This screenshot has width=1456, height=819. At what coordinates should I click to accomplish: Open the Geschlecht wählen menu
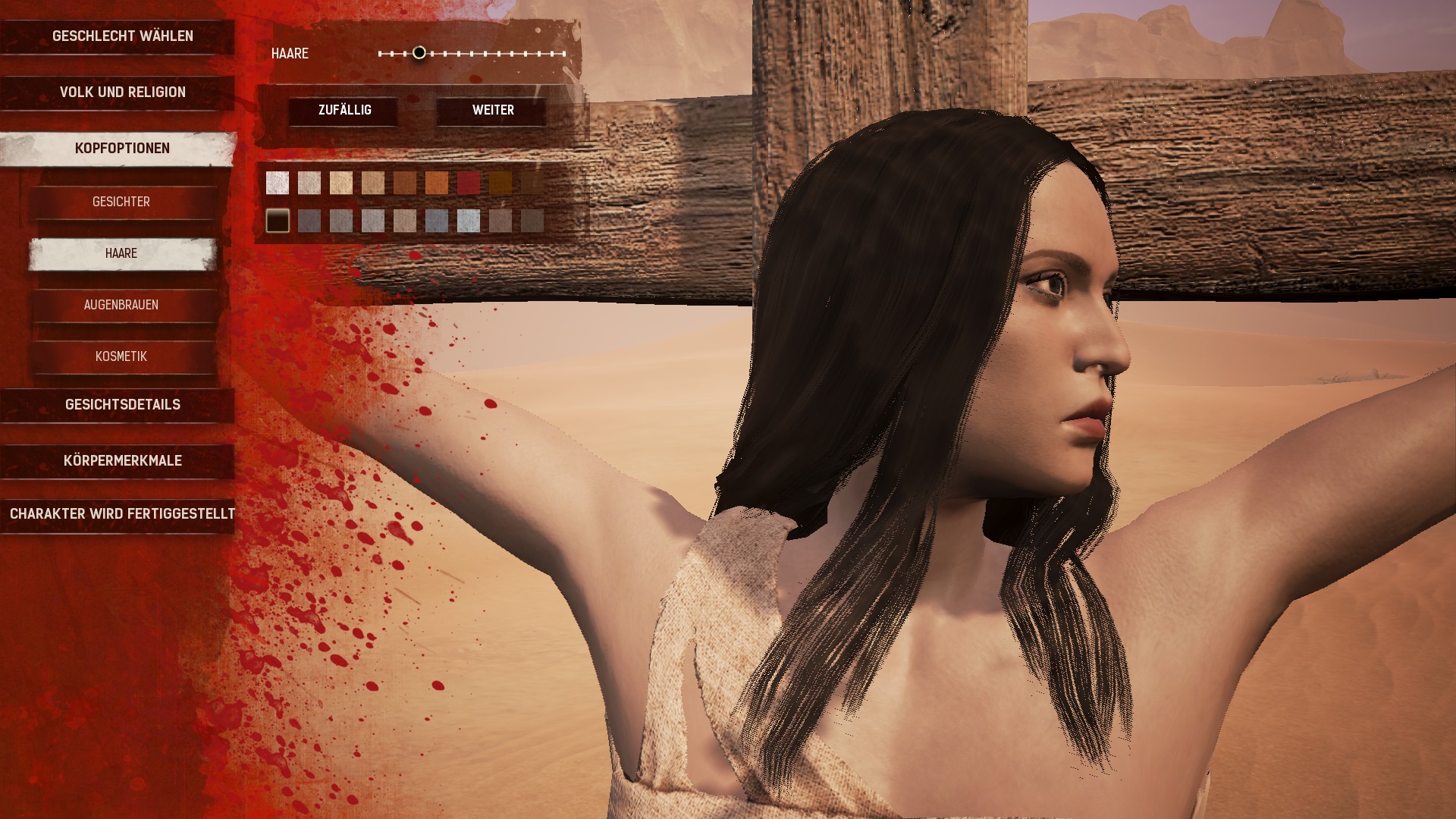coord(122,36)
